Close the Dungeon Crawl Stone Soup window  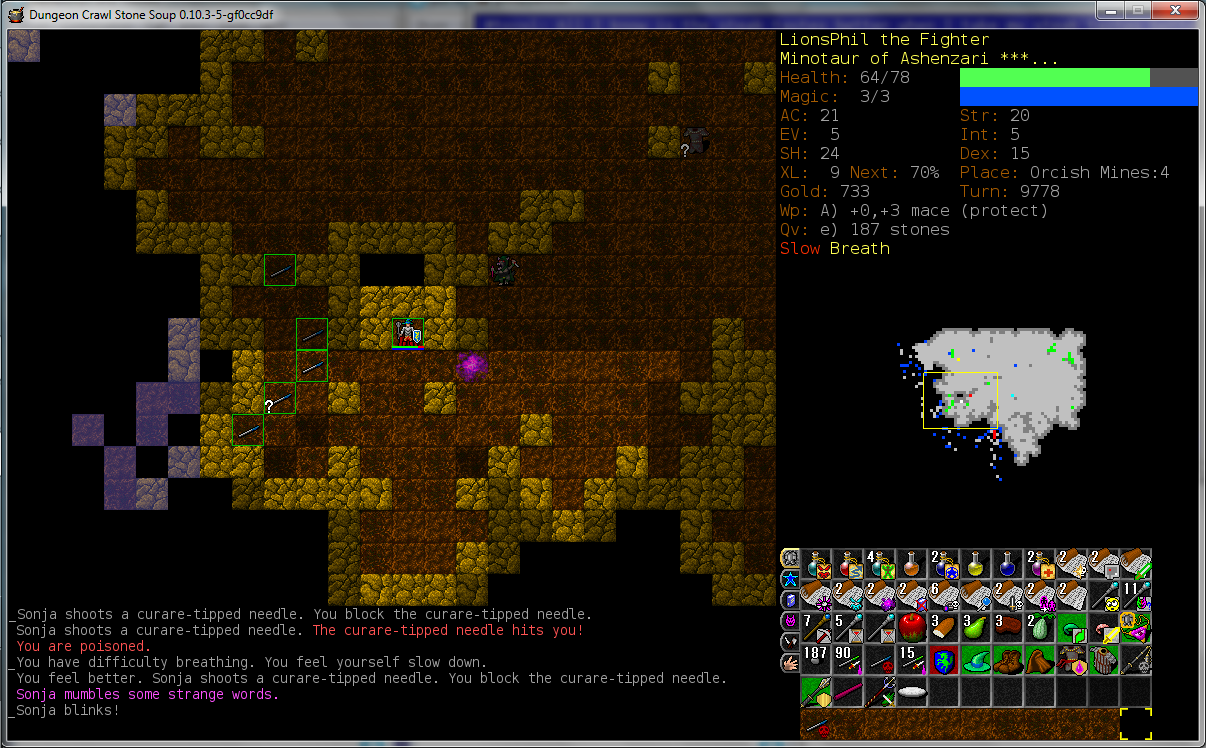coord(1176,10)
